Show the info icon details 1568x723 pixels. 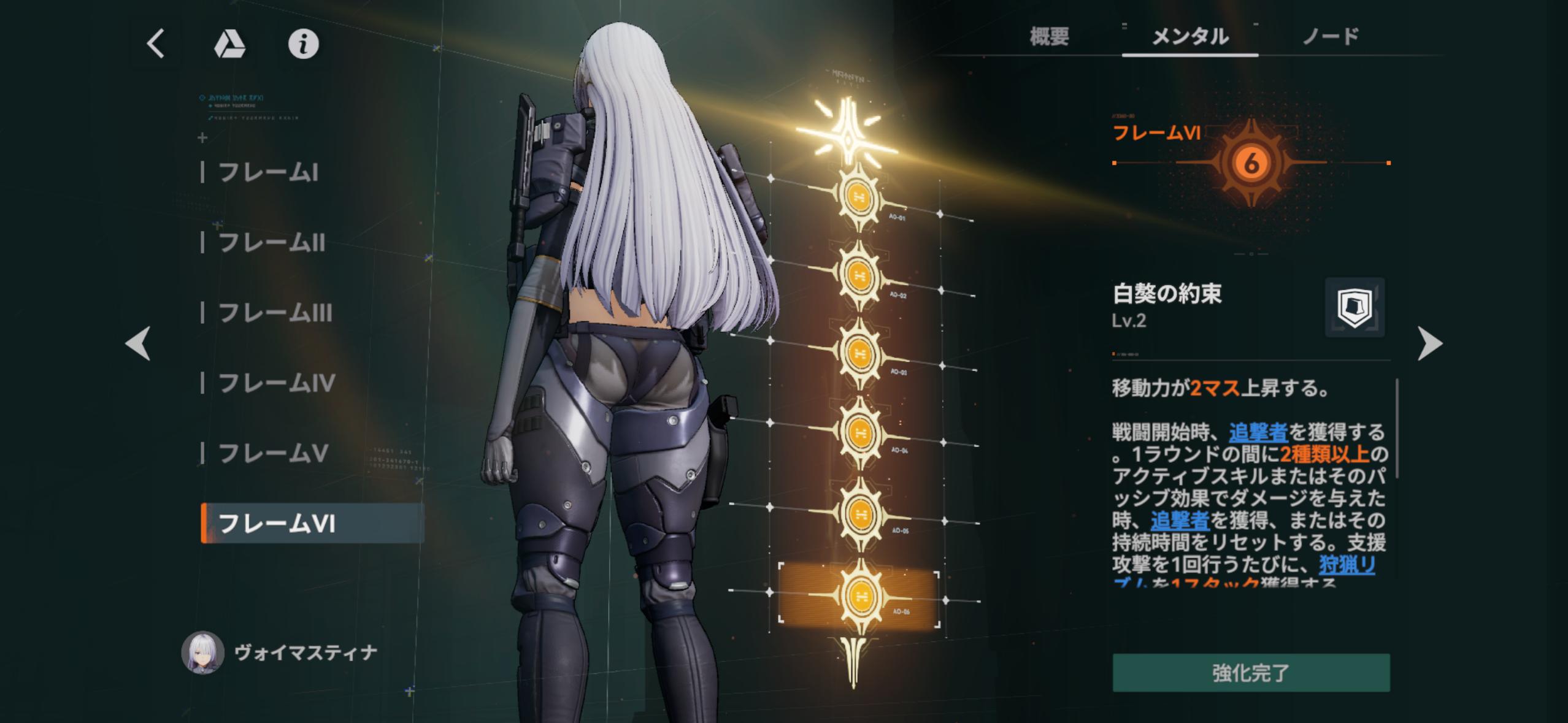click(303, 44)
